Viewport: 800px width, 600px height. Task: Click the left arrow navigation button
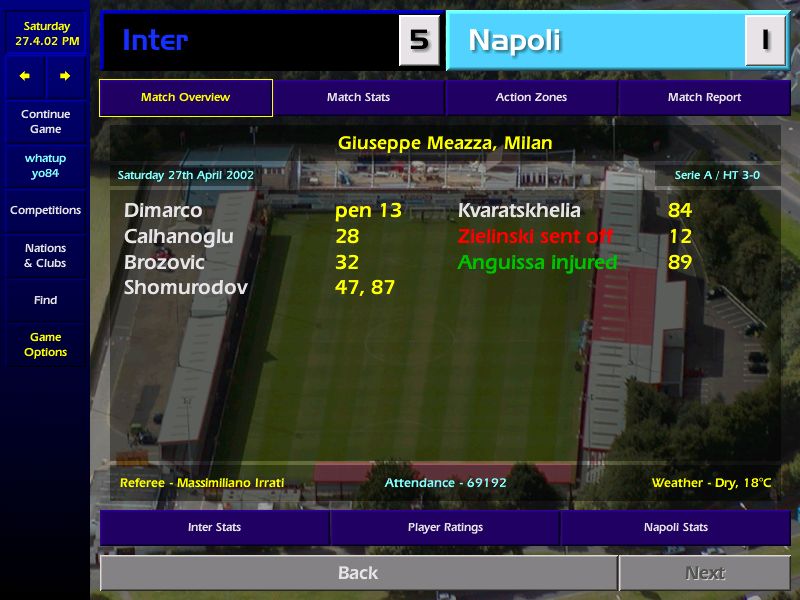click(25, 76)
